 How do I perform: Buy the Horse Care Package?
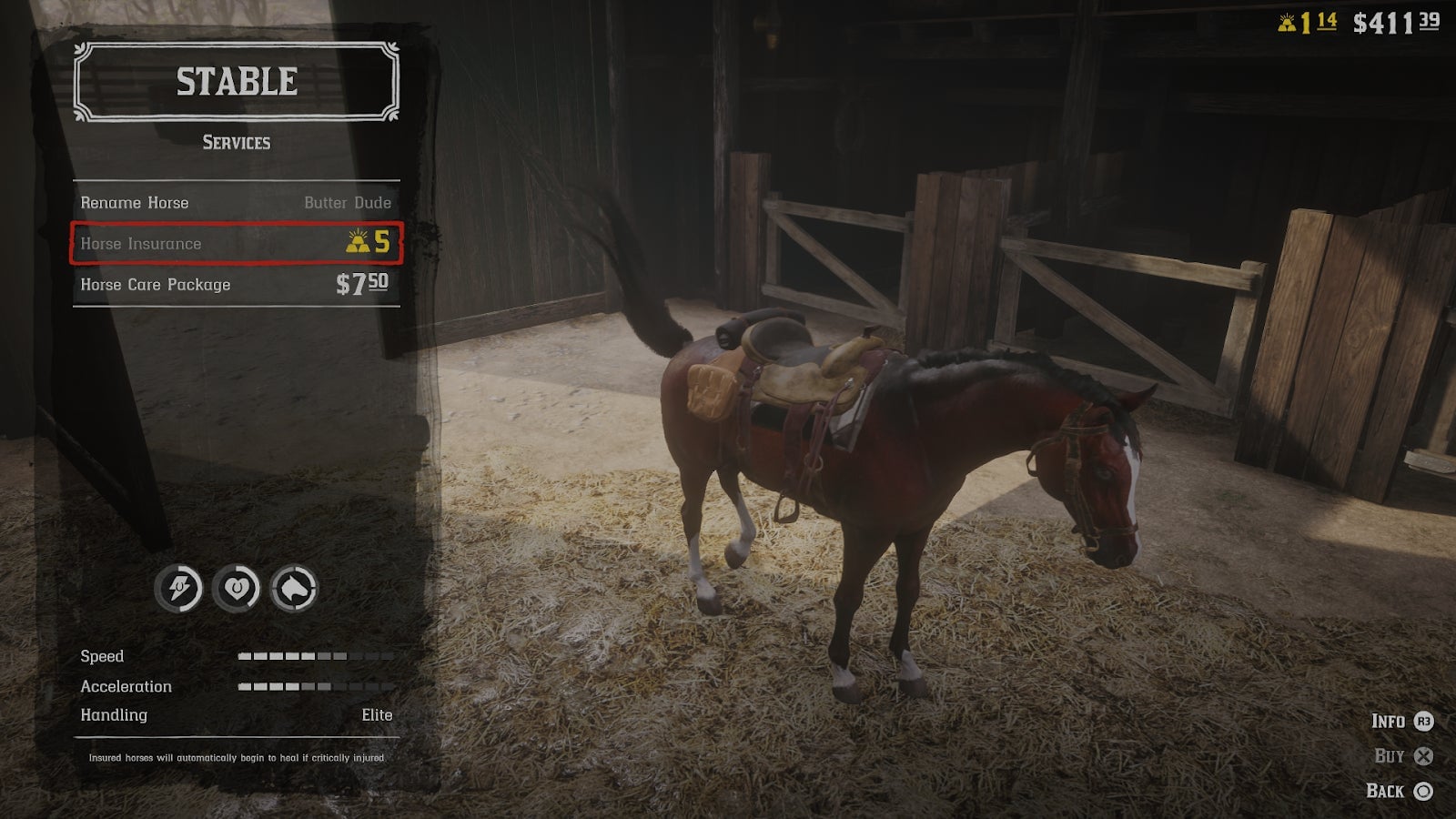point(236,285)
